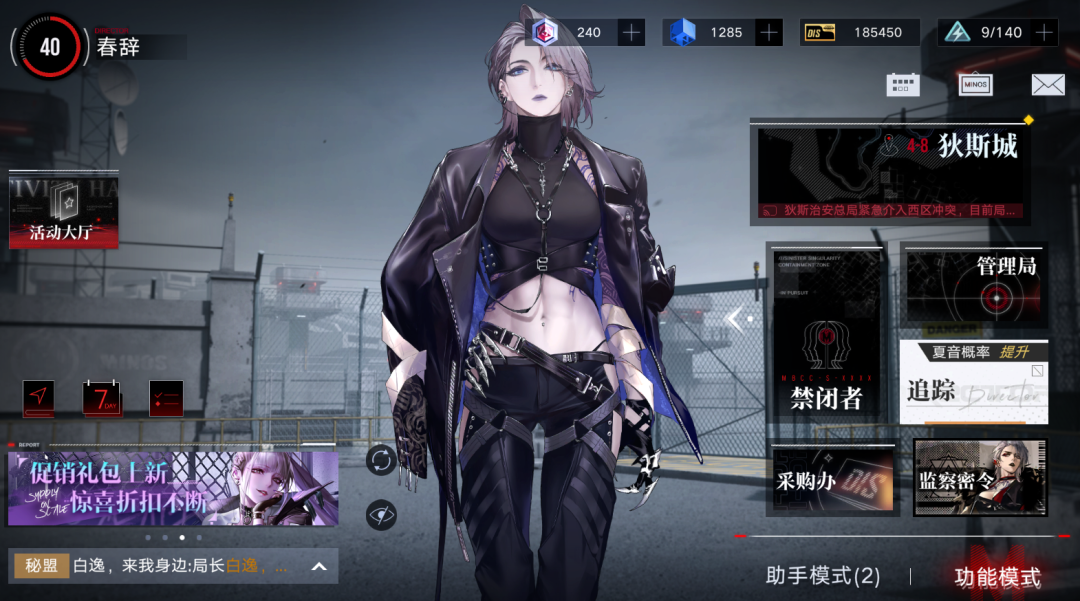Add blue cubes with the plus button
1080x601 pixels.
coord(768,32)
